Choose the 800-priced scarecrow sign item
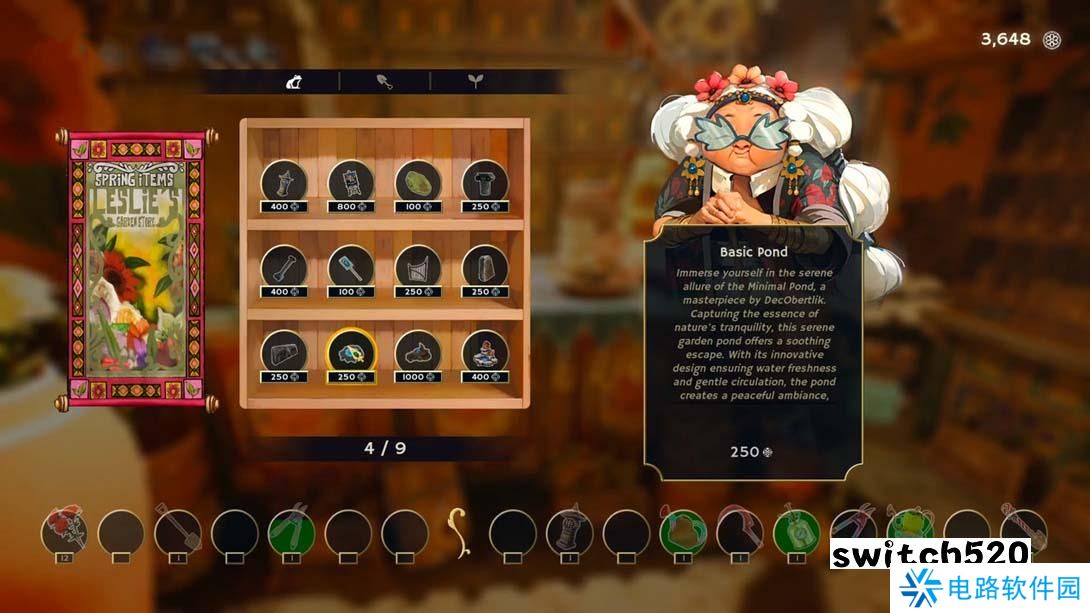The height and width of the screenshot is (613, 1090). (x=351, y=182)
